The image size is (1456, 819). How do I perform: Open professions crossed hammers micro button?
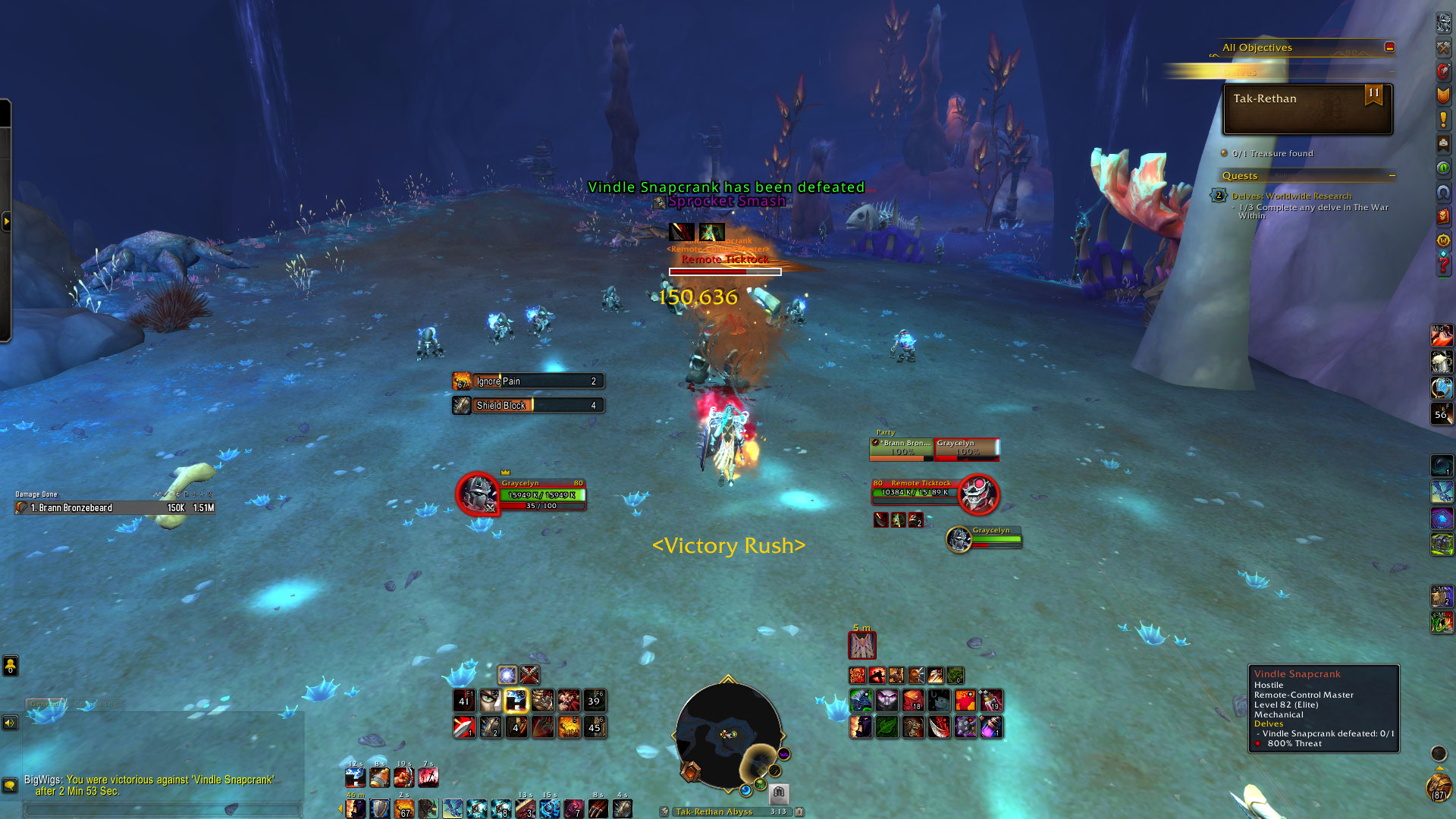pos(1443,48)
